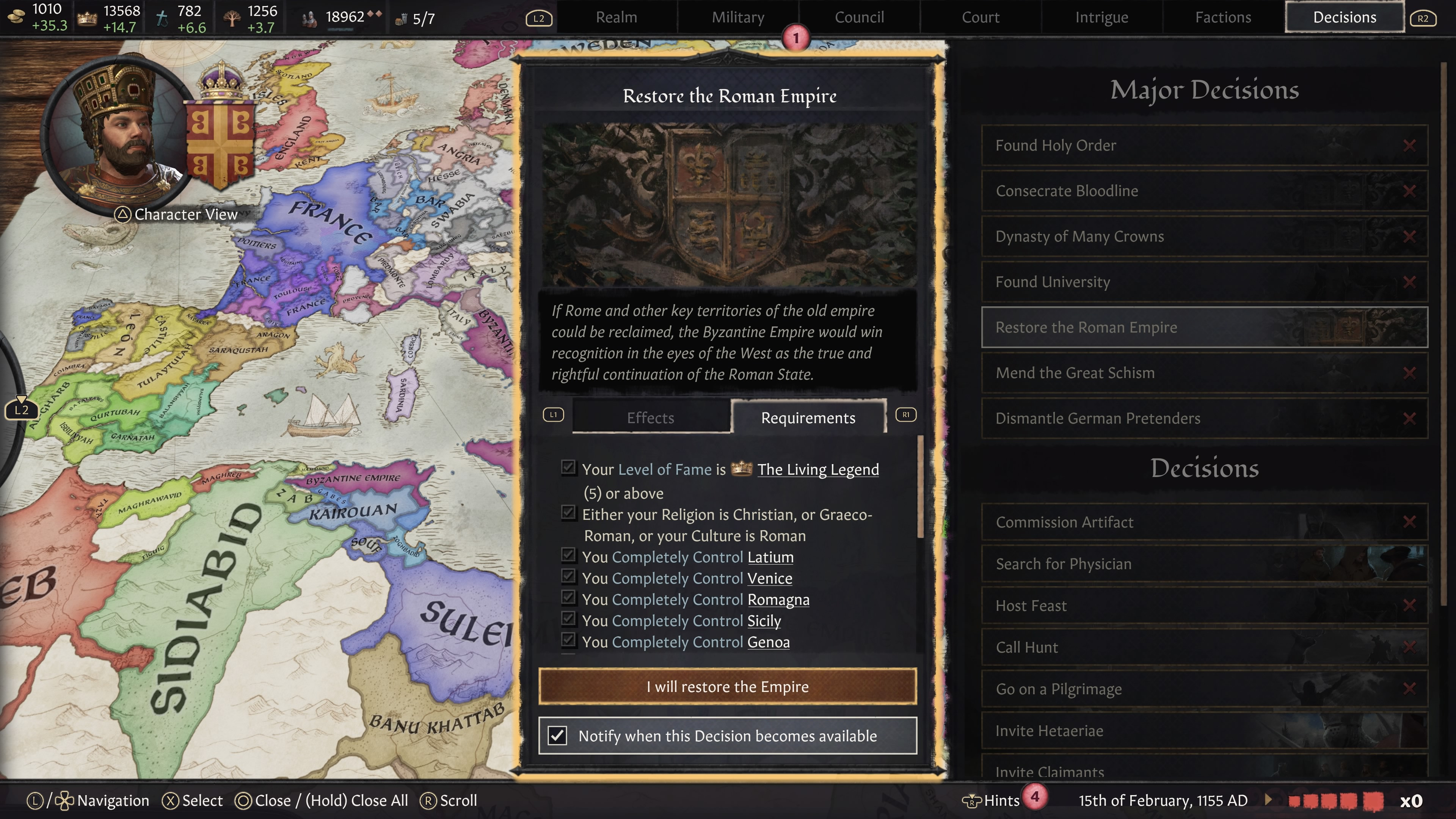1456x819 pixels.
Task: Open the Realm tab
Action: click(616, 17)
